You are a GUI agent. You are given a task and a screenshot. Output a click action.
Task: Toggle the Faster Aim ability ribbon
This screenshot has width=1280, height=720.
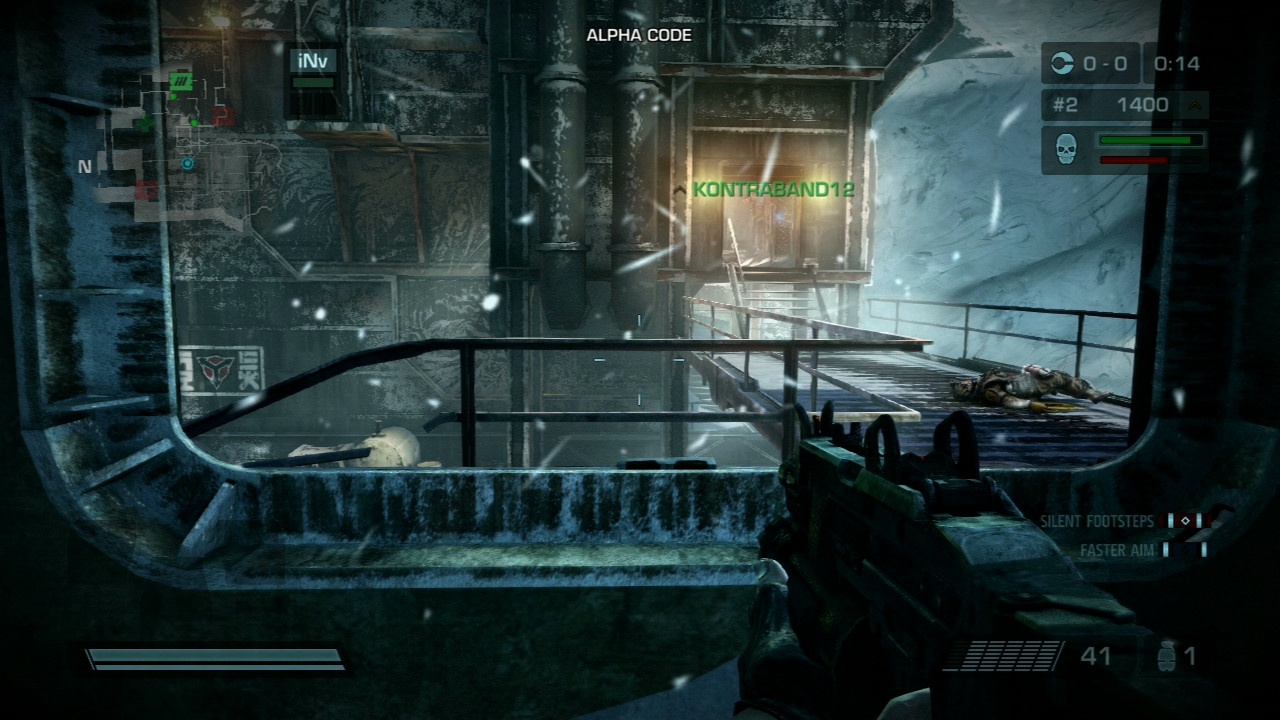coord(1117,547)
